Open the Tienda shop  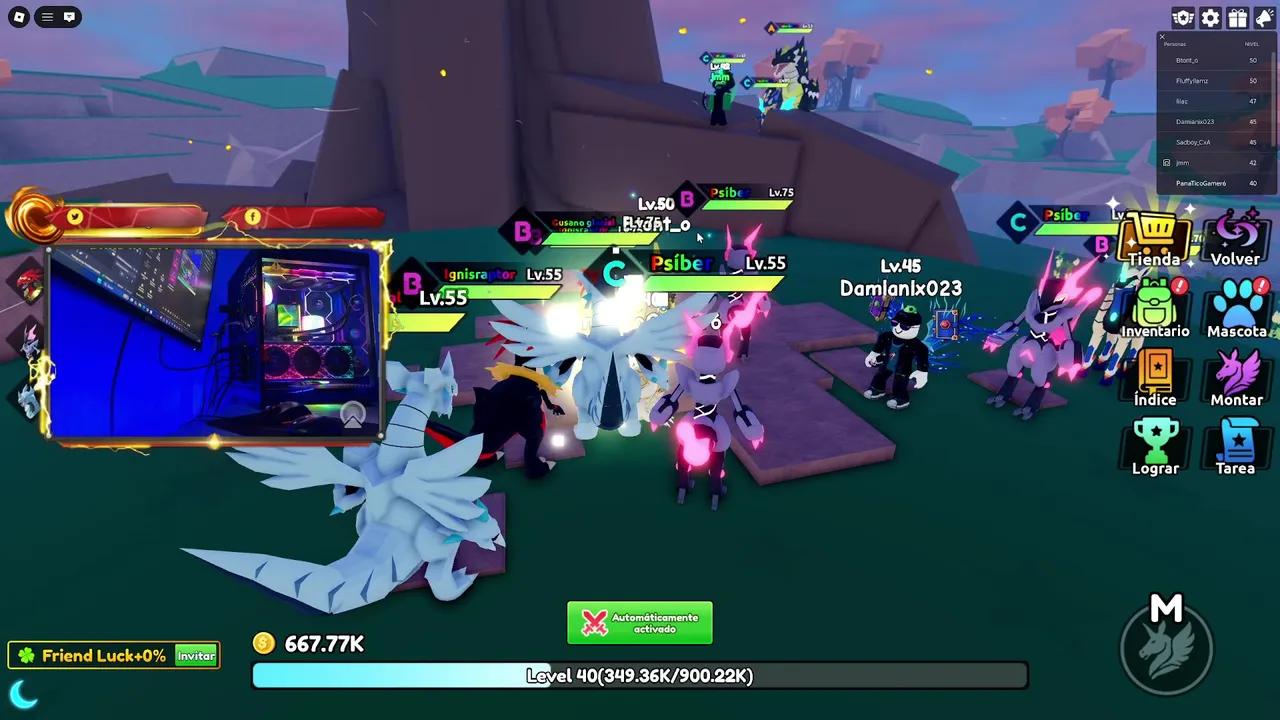pyautogui.click(x=1155, y=240)
